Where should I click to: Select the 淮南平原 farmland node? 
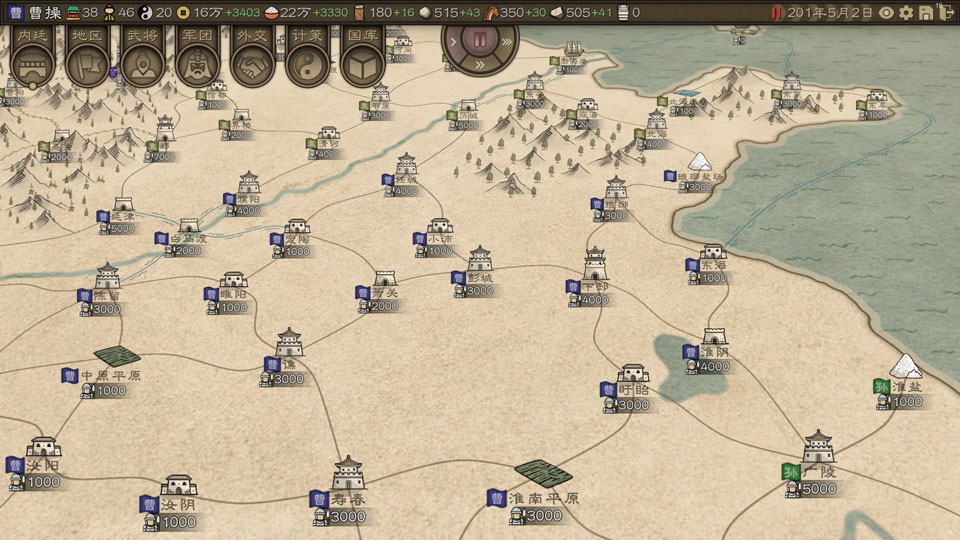tap(543, 473)
